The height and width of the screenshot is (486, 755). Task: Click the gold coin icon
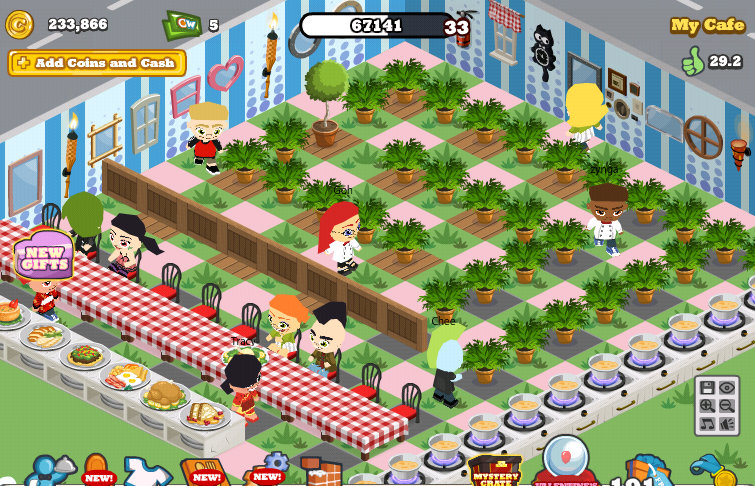[19, 24]
